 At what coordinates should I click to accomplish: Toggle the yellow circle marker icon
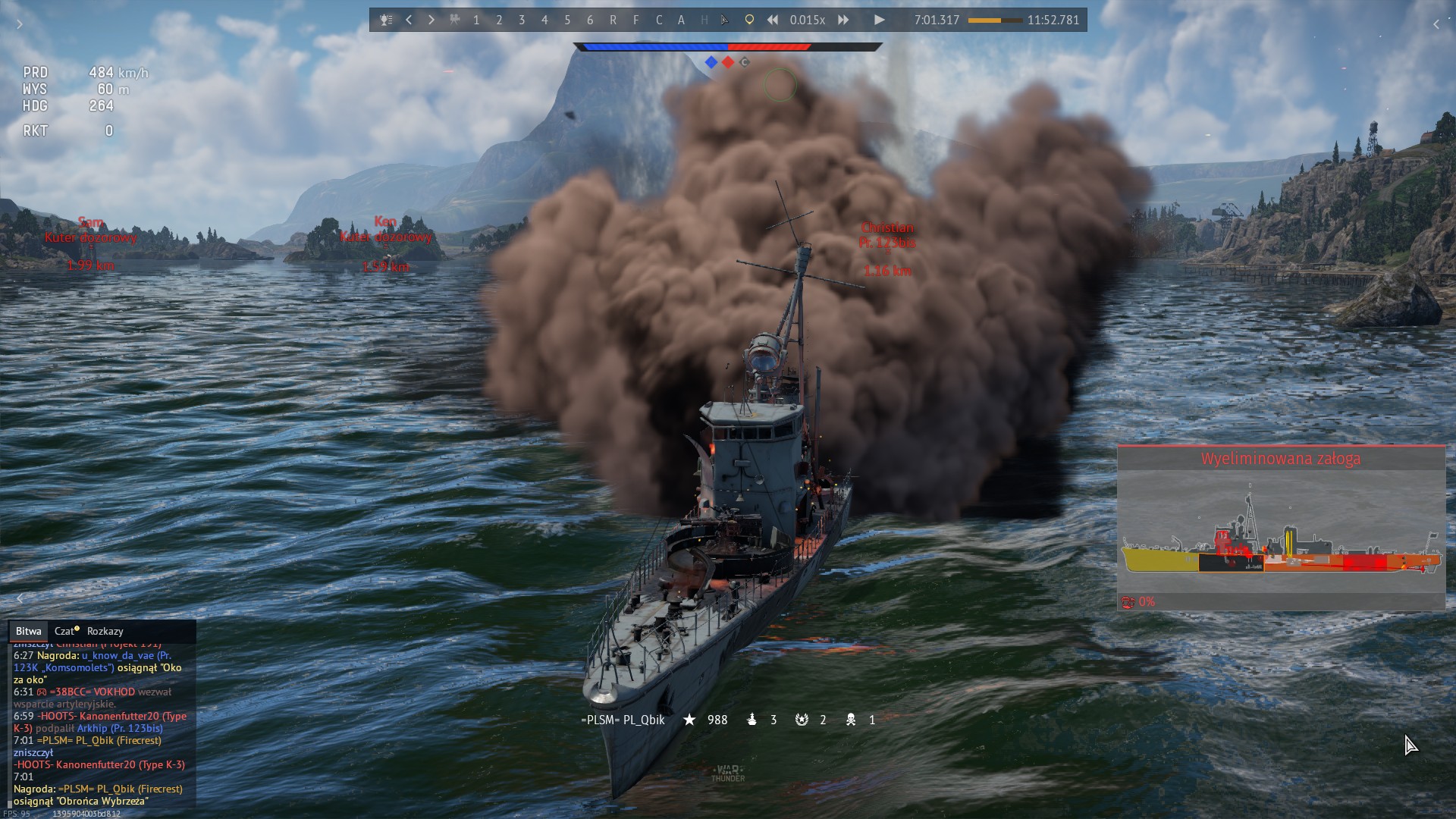tap(749, 20)
